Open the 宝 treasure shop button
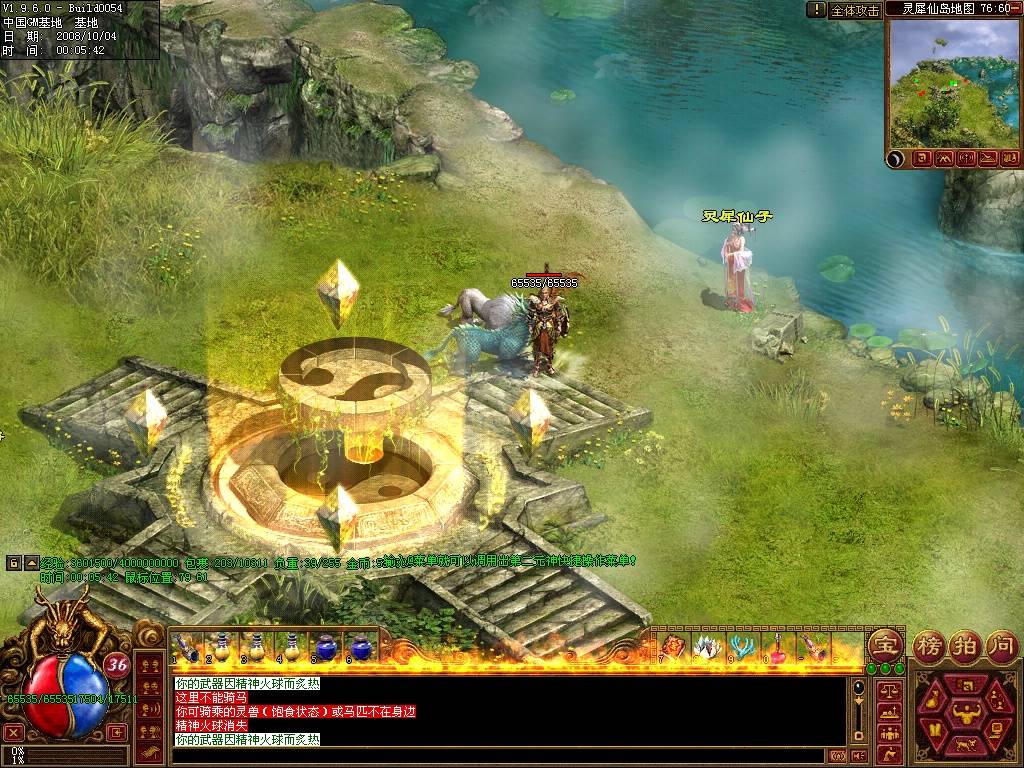This screenshot has width=1024, height=768. pos(884,644)
